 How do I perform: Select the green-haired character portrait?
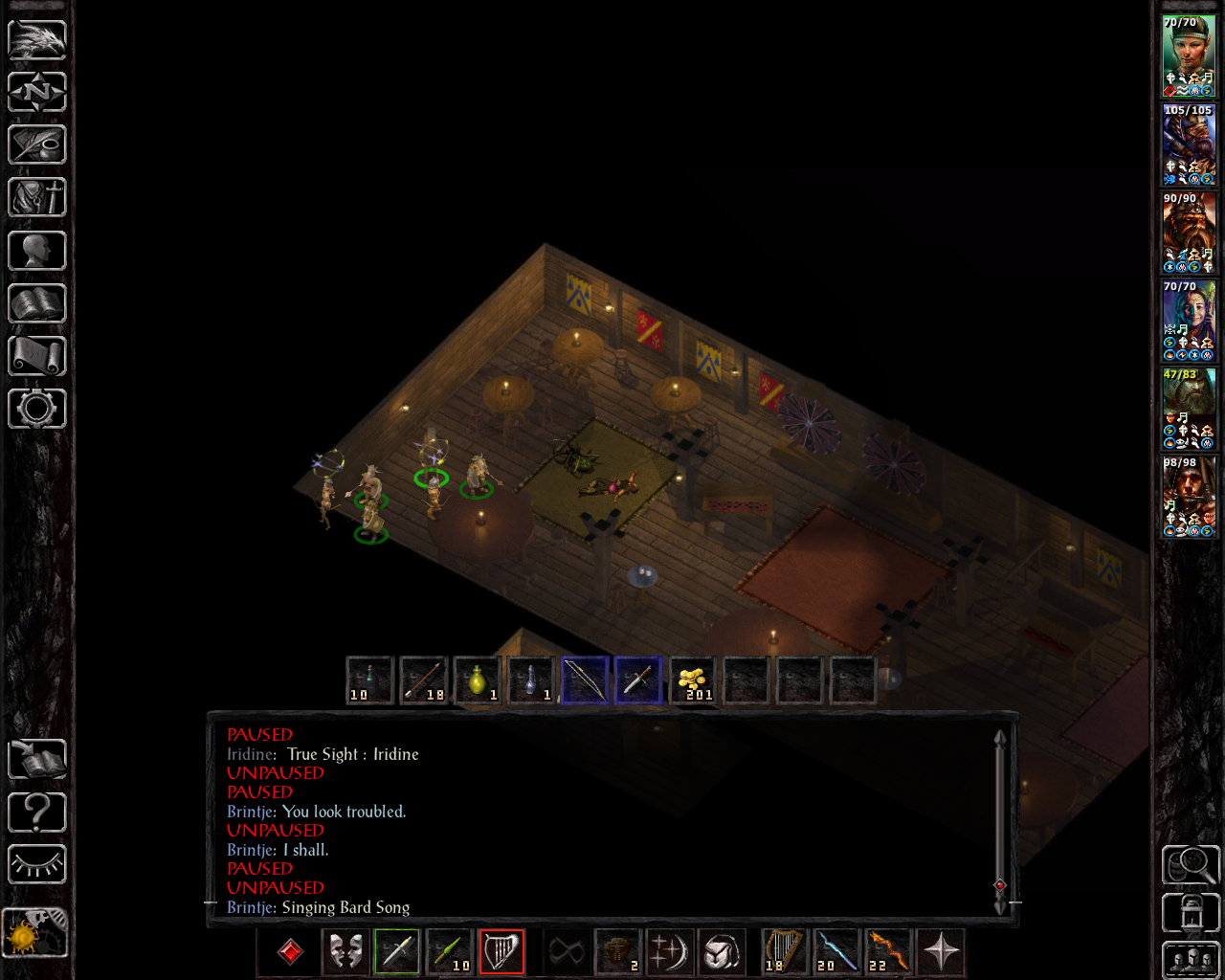pyautogui.click(x=1189, y=56)
